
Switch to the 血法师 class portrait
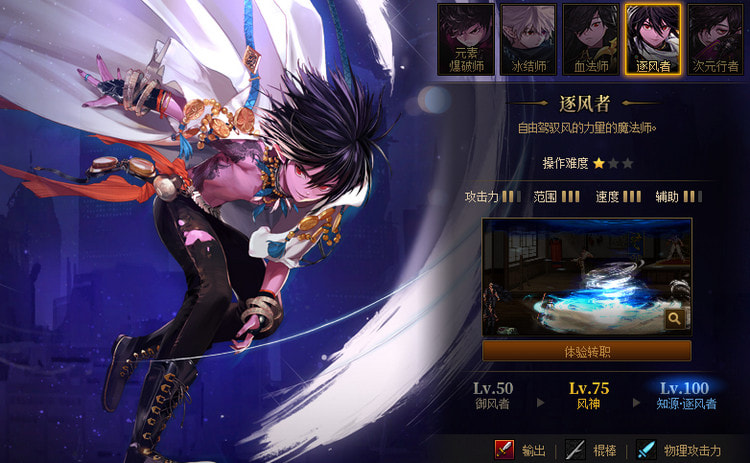pyautogui.click(x=590, y=40)
